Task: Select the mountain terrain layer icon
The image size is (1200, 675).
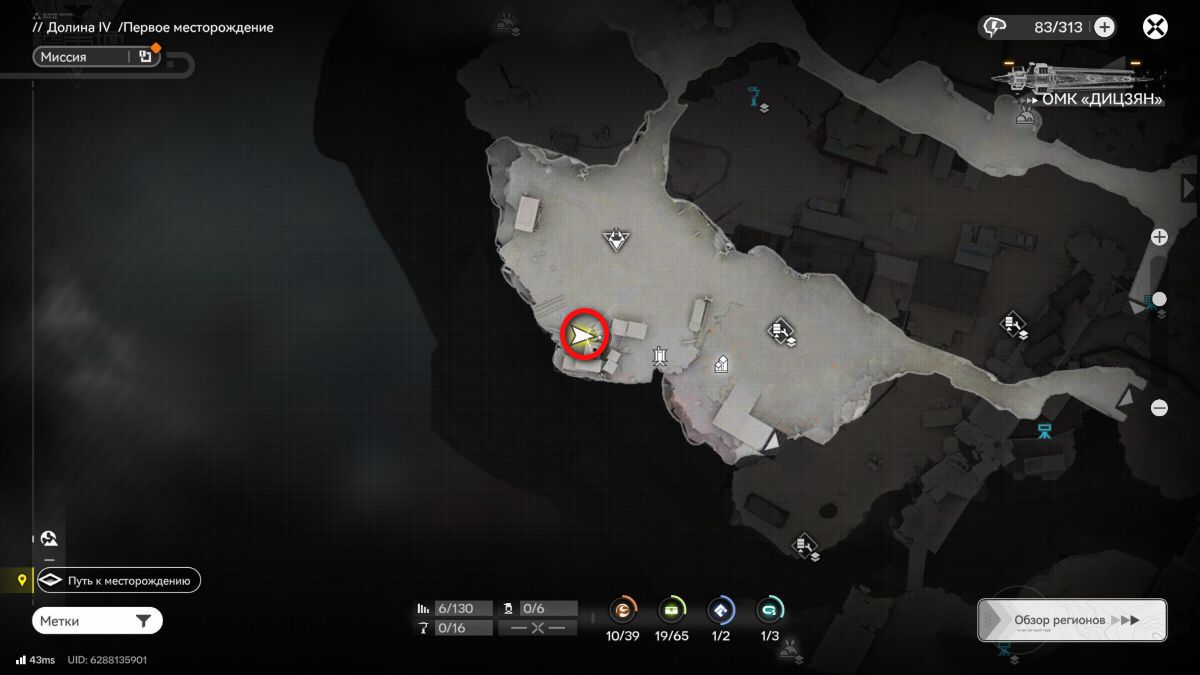Action: (x=50, y=538)
